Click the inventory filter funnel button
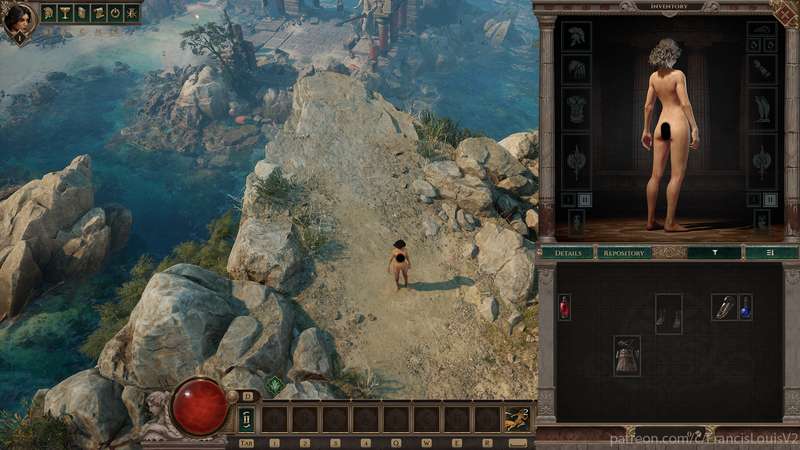Image resolution: width=800 pixels, height=450 pixels. coord(714,253)
